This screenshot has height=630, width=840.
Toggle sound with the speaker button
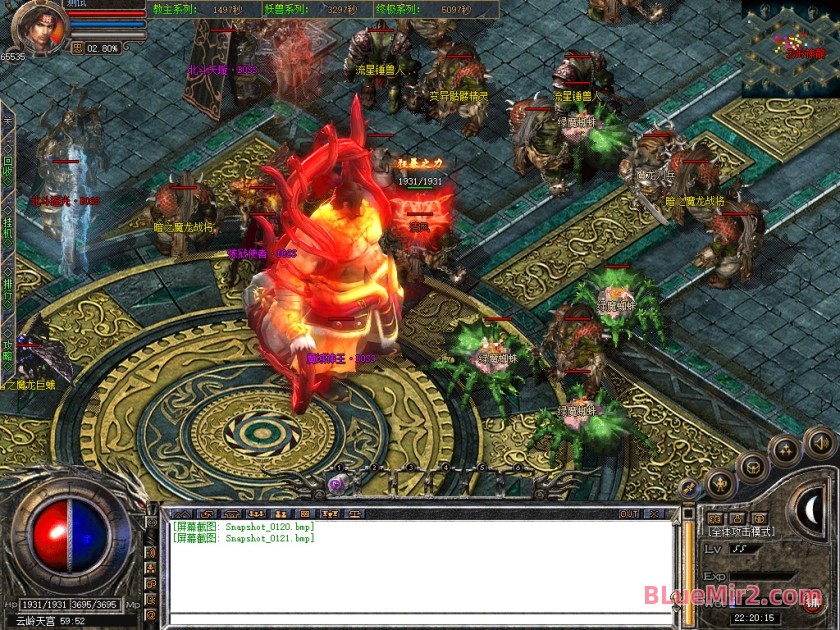pyautogui.click(x=819, y=439)
